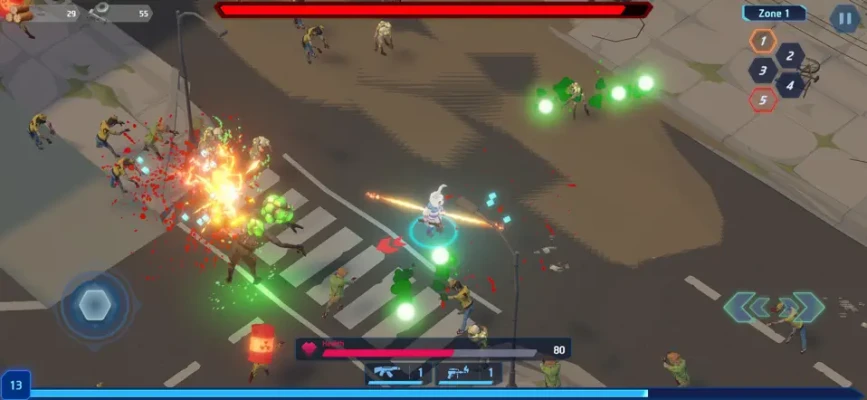Select hexagon number 2 in zone panel

coord(789,56)
